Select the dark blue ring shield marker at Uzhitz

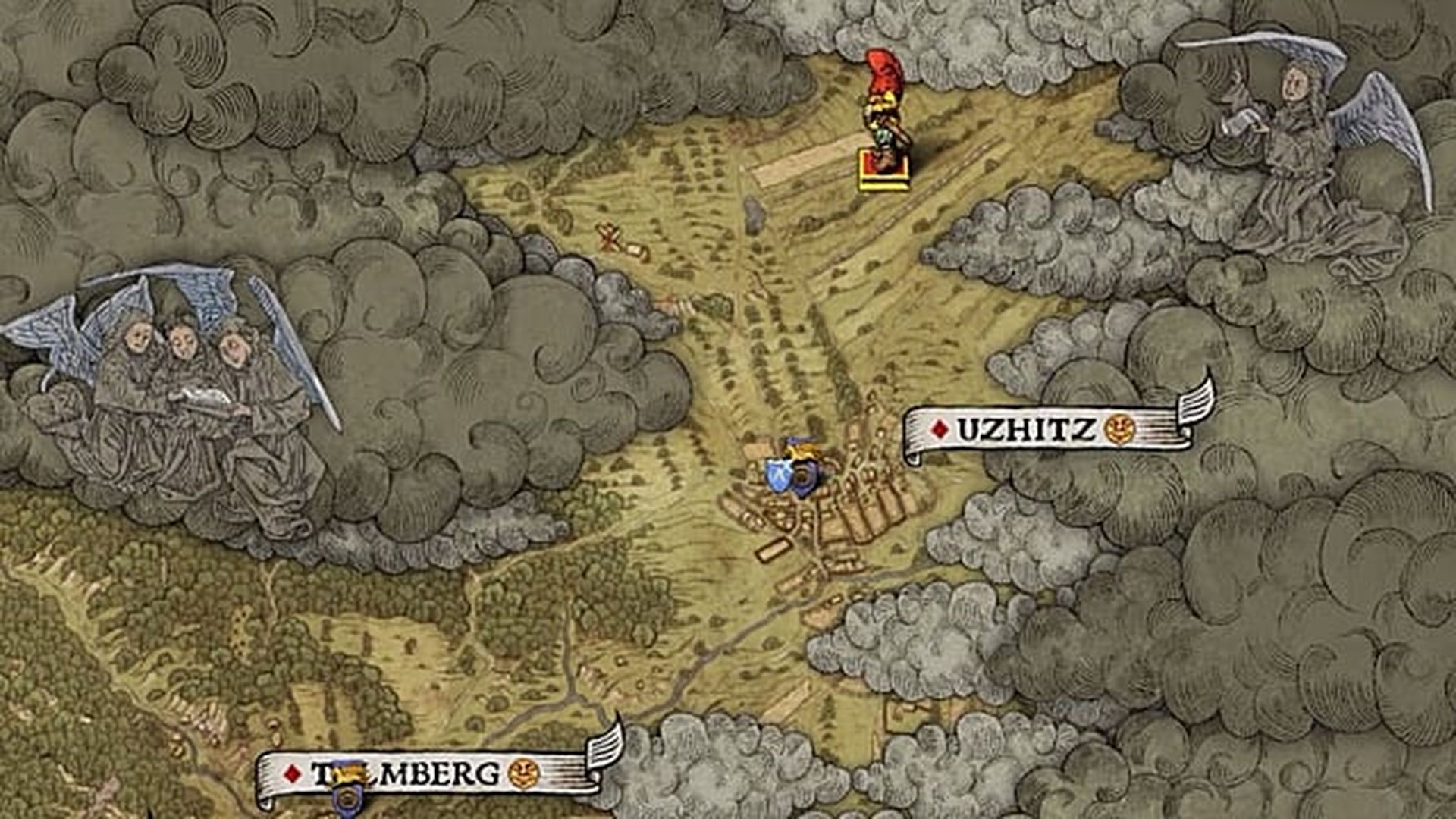click(802, 478)
